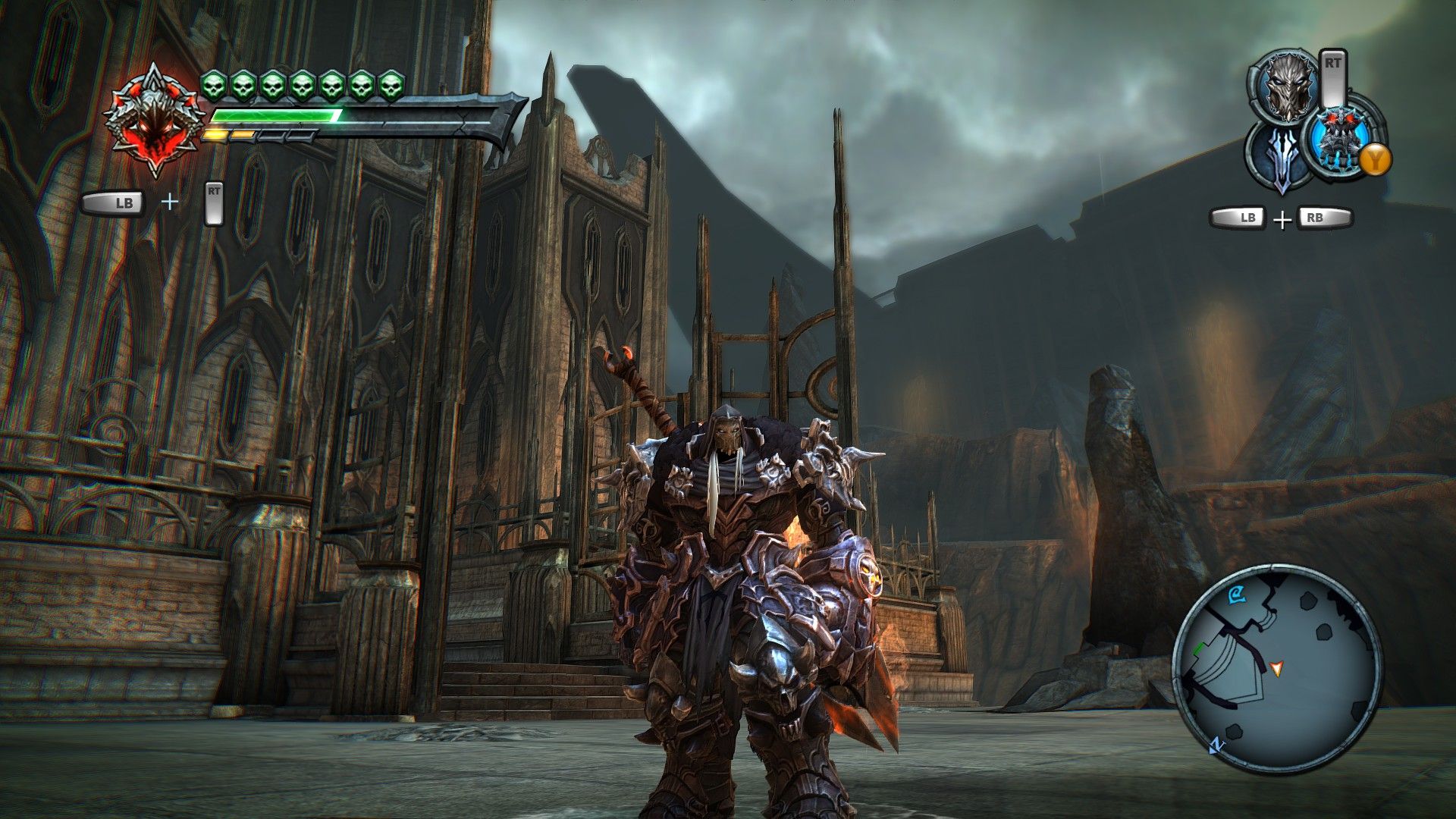The width and height of the screenshot is (1456, 819).
Task: Toggle the RT prompt under the health bar
Action: tap(215, 203)
